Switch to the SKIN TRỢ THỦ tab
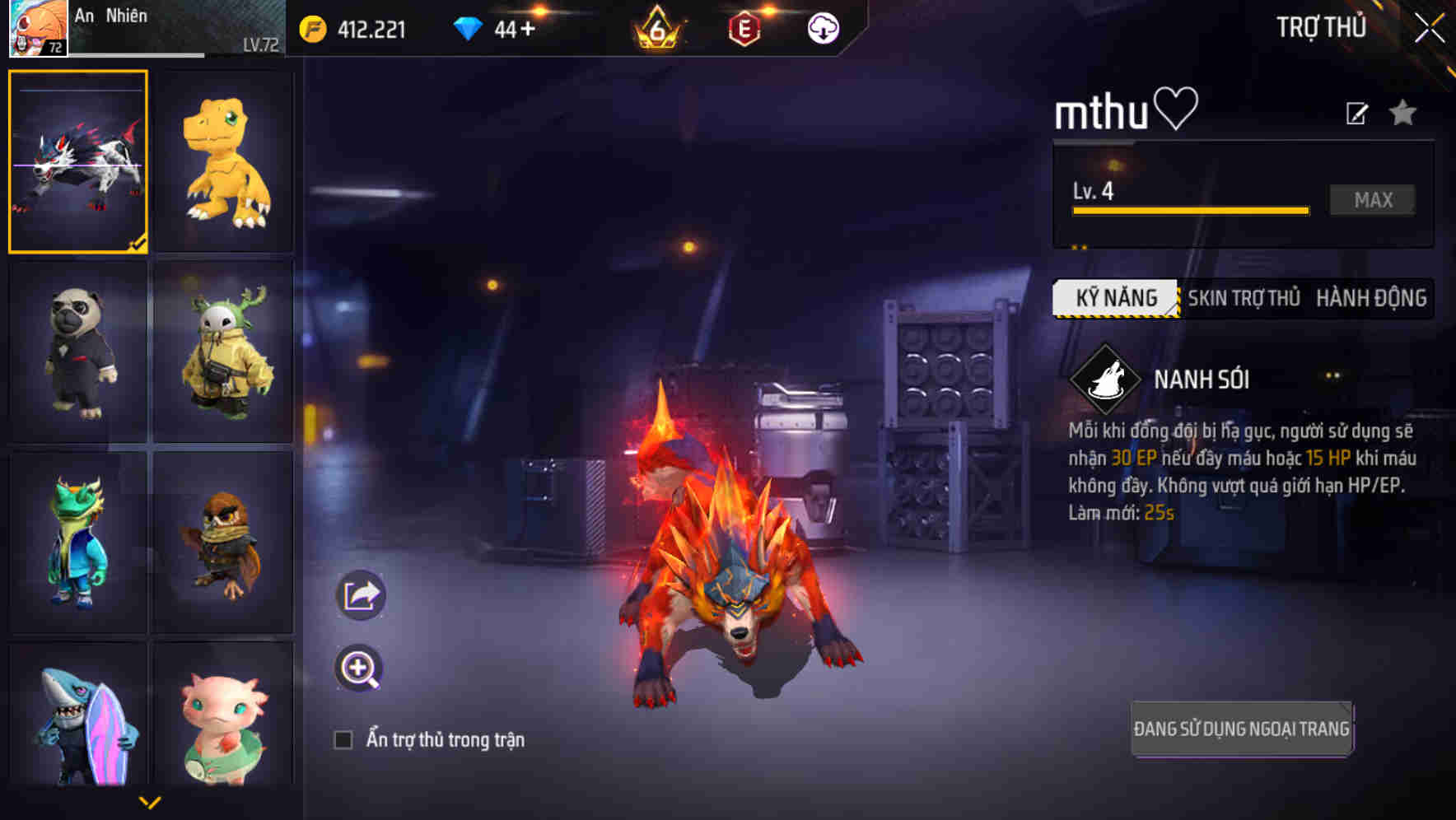The width and height of the screenshot is (1456, 820). [x=1244, y=299]
